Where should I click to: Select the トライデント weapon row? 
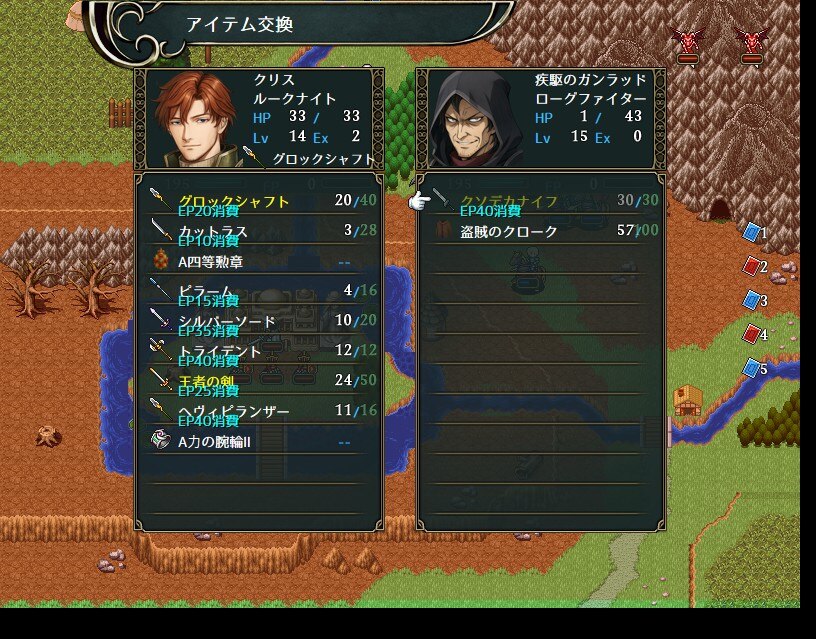(220, 351)
